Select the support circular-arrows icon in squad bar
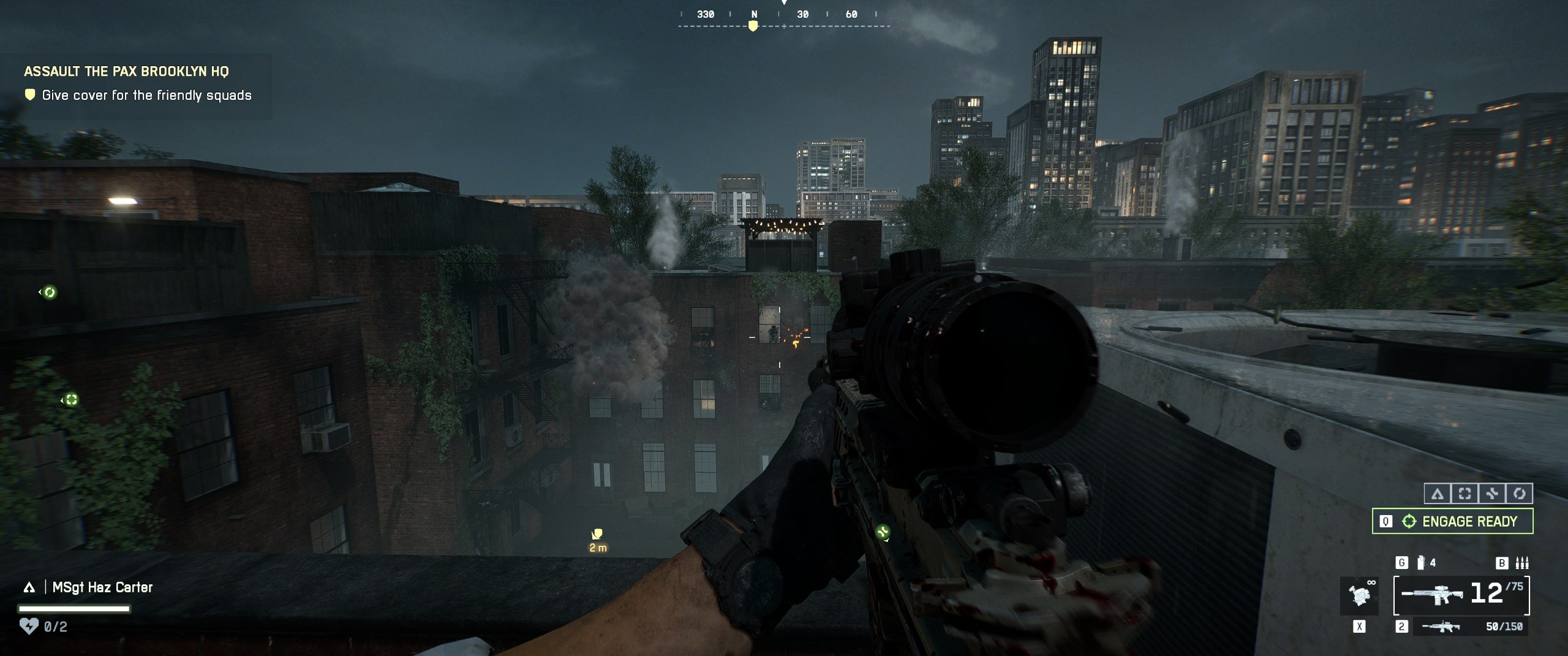1568x656 pixels. [1519, 494]
